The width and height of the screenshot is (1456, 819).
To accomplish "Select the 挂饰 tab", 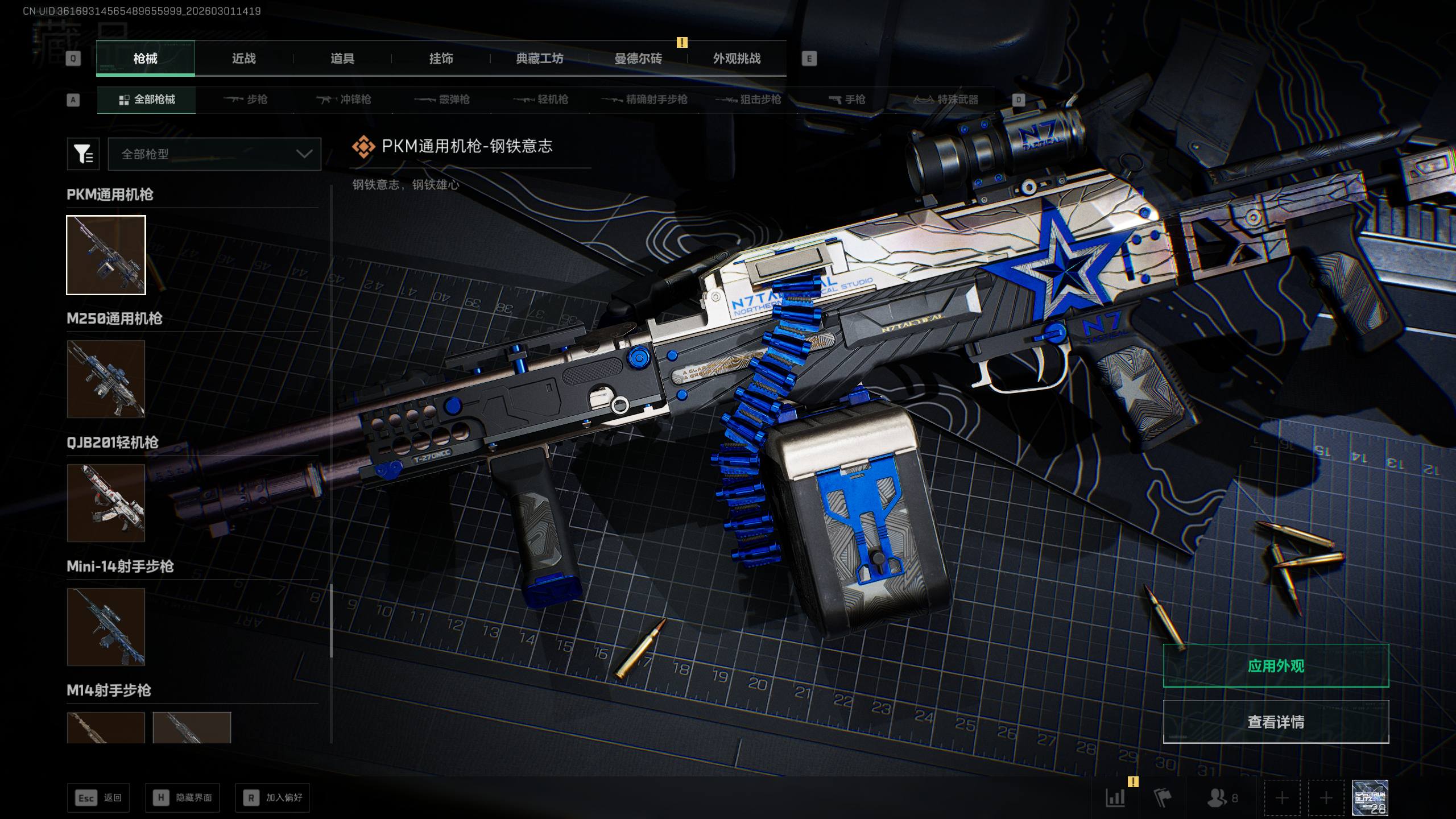I will coord(441,59).
